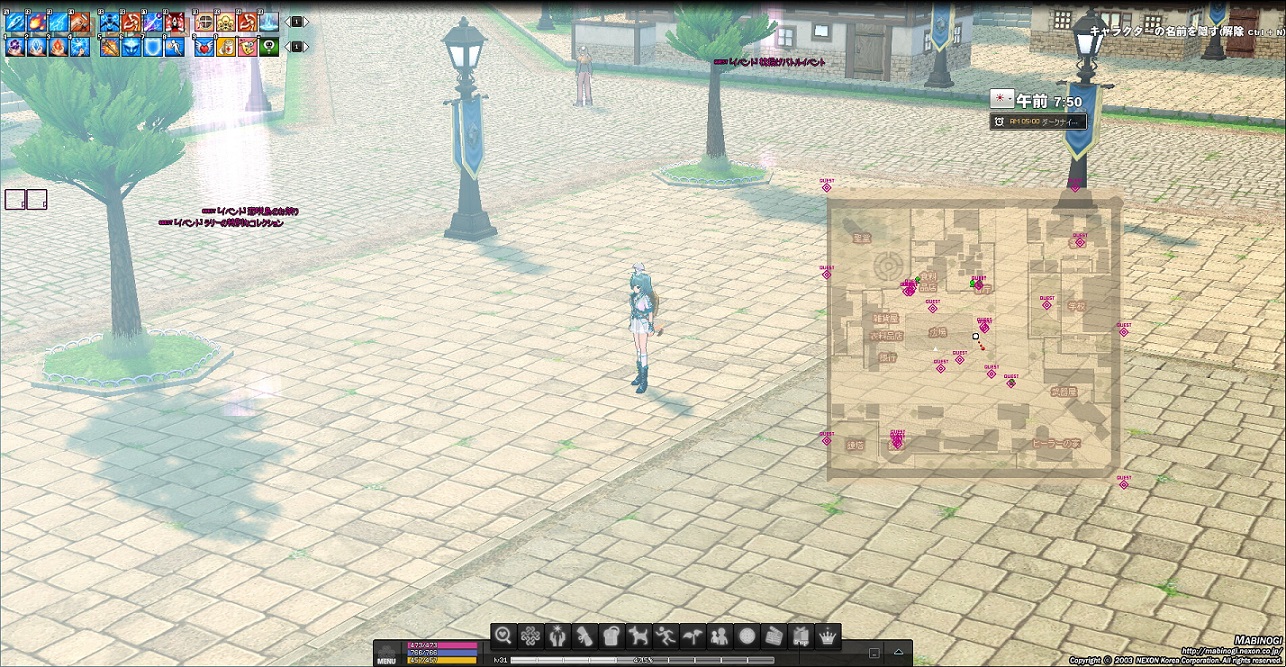Open the dog-shaped pet icon

638,635
